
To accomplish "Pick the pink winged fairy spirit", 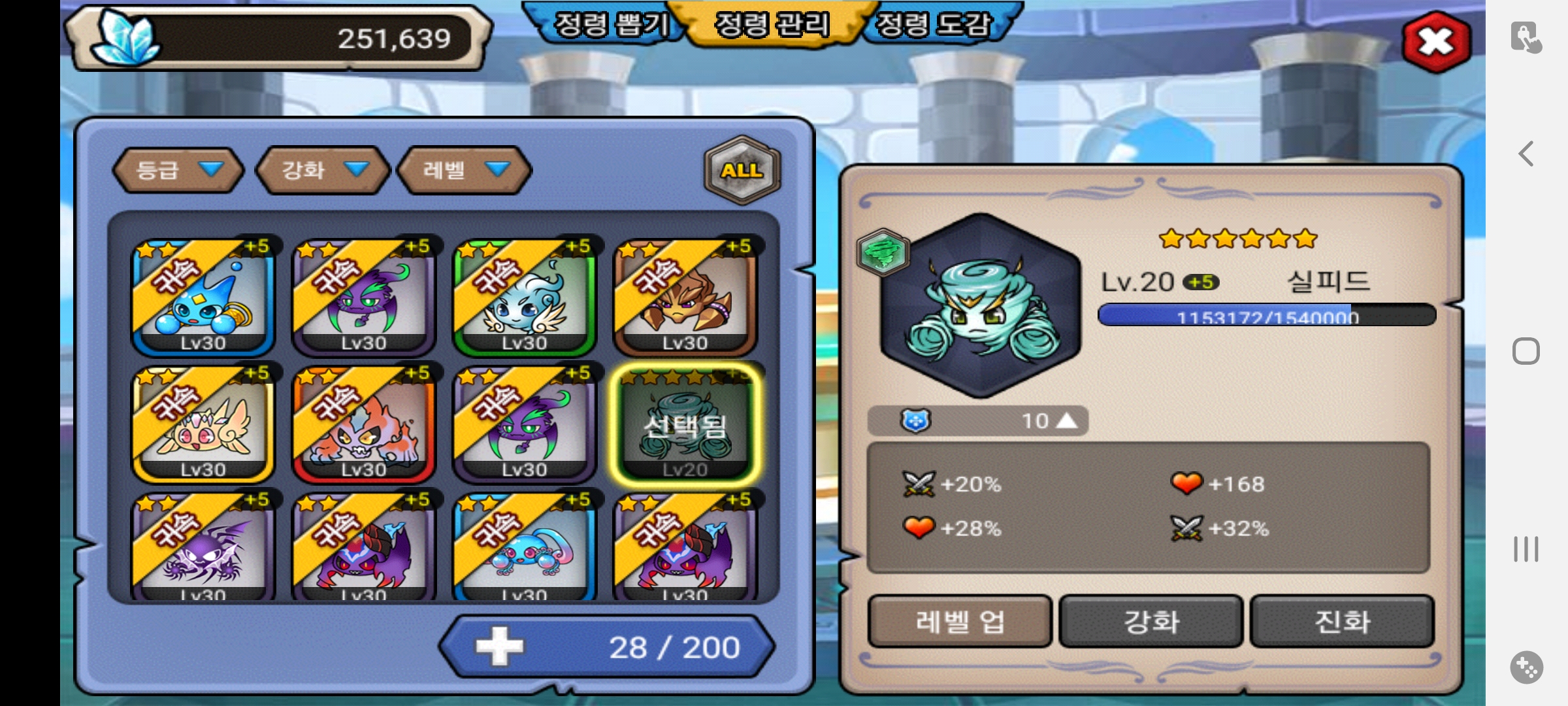I will tap(203, 424).
